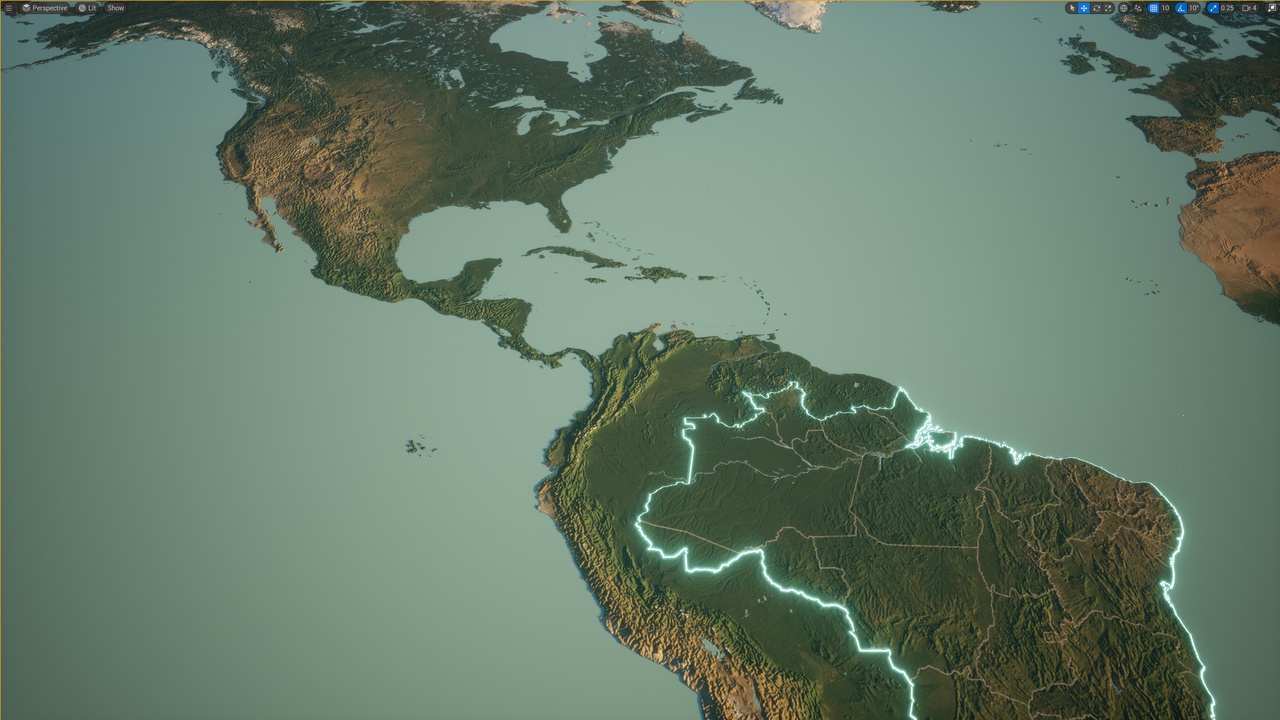Screen dimensions: 1280x720
Task: Disable rotation angle snapping
Action: 1179,7
